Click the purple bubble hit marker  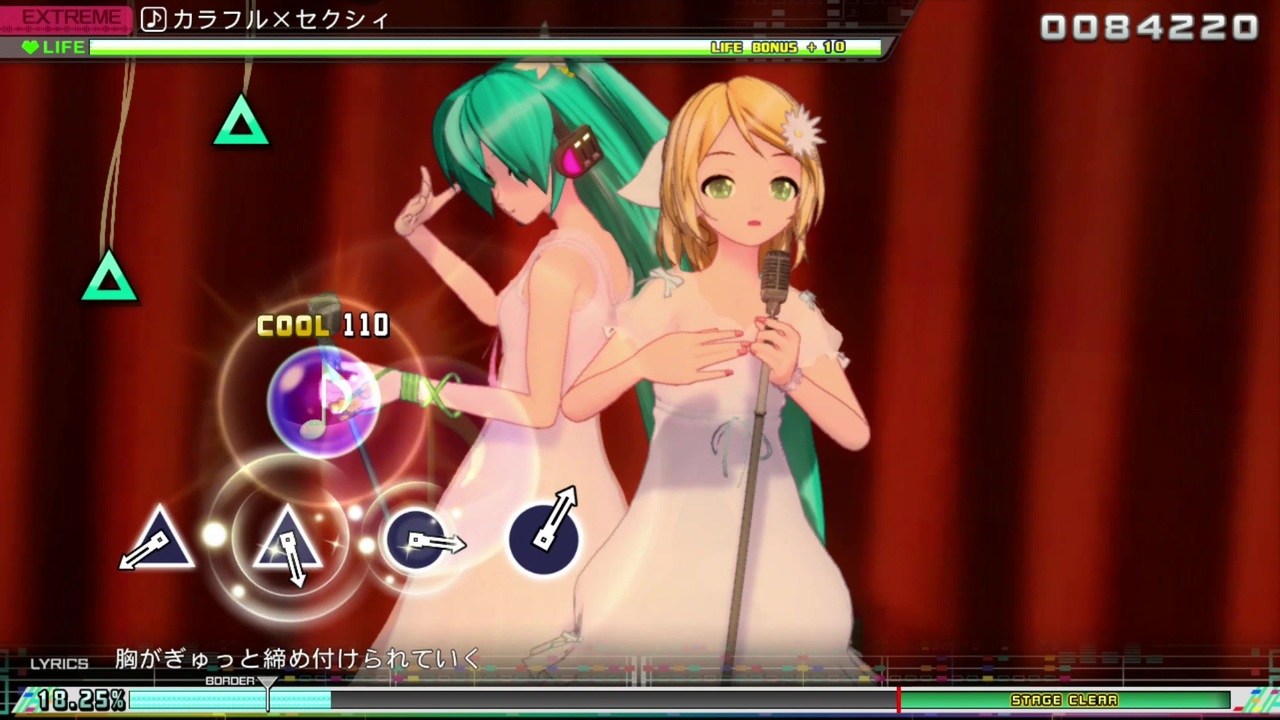(322, 400)
